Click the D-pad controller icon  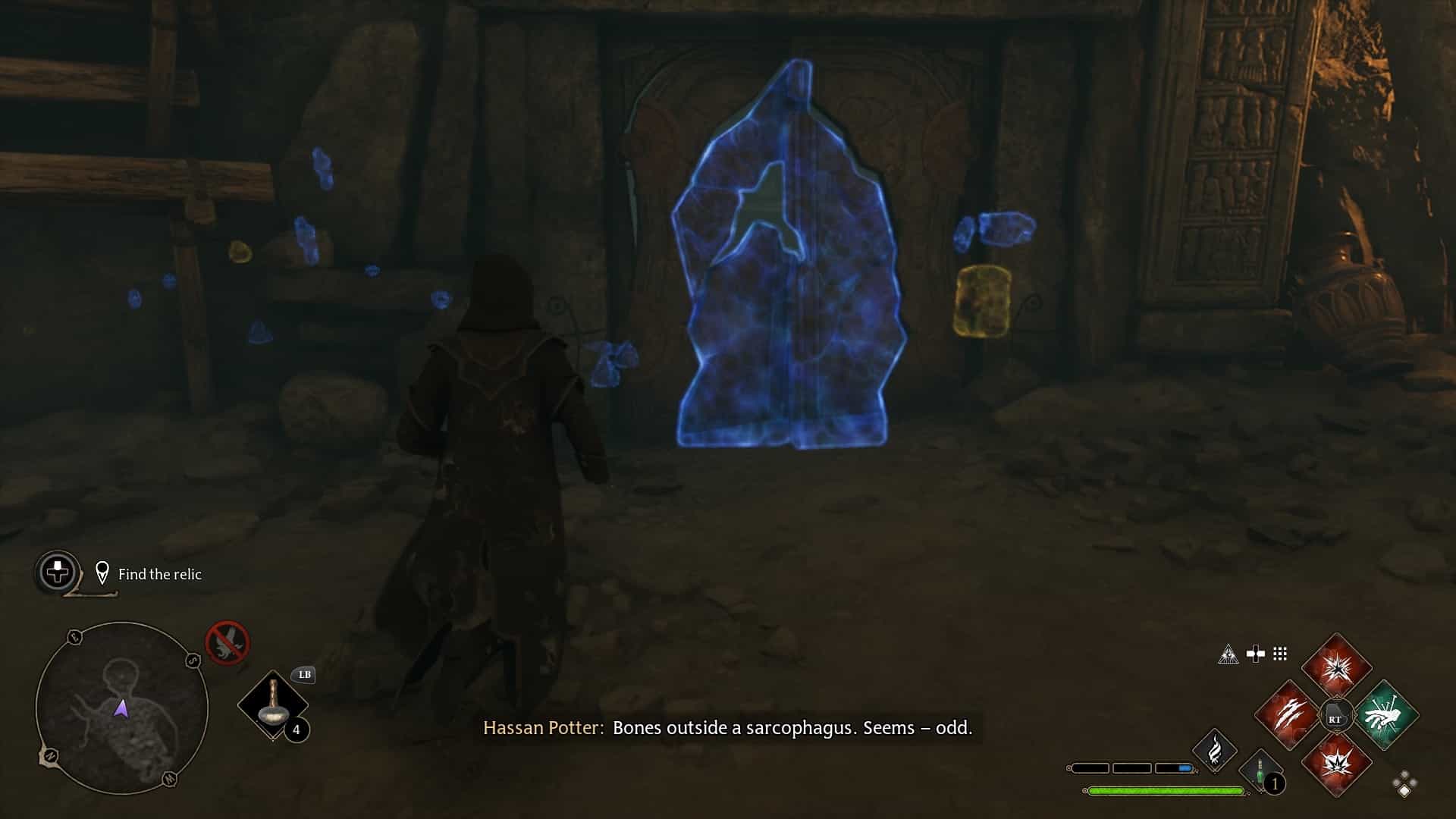1254,654
